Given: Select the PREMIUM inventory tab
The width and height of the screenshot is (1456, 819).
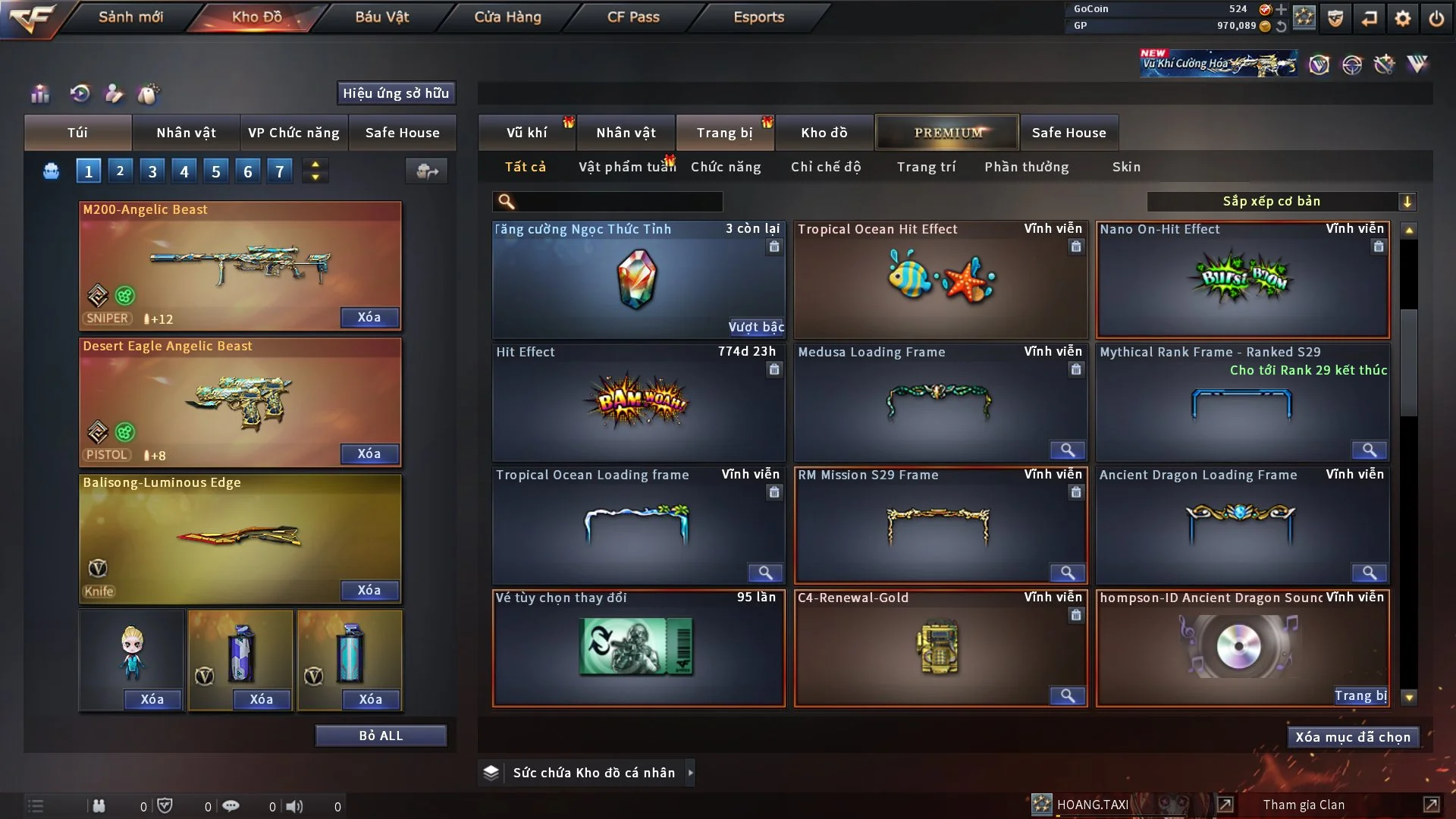Looking at the screenshot, I should 948,133.
